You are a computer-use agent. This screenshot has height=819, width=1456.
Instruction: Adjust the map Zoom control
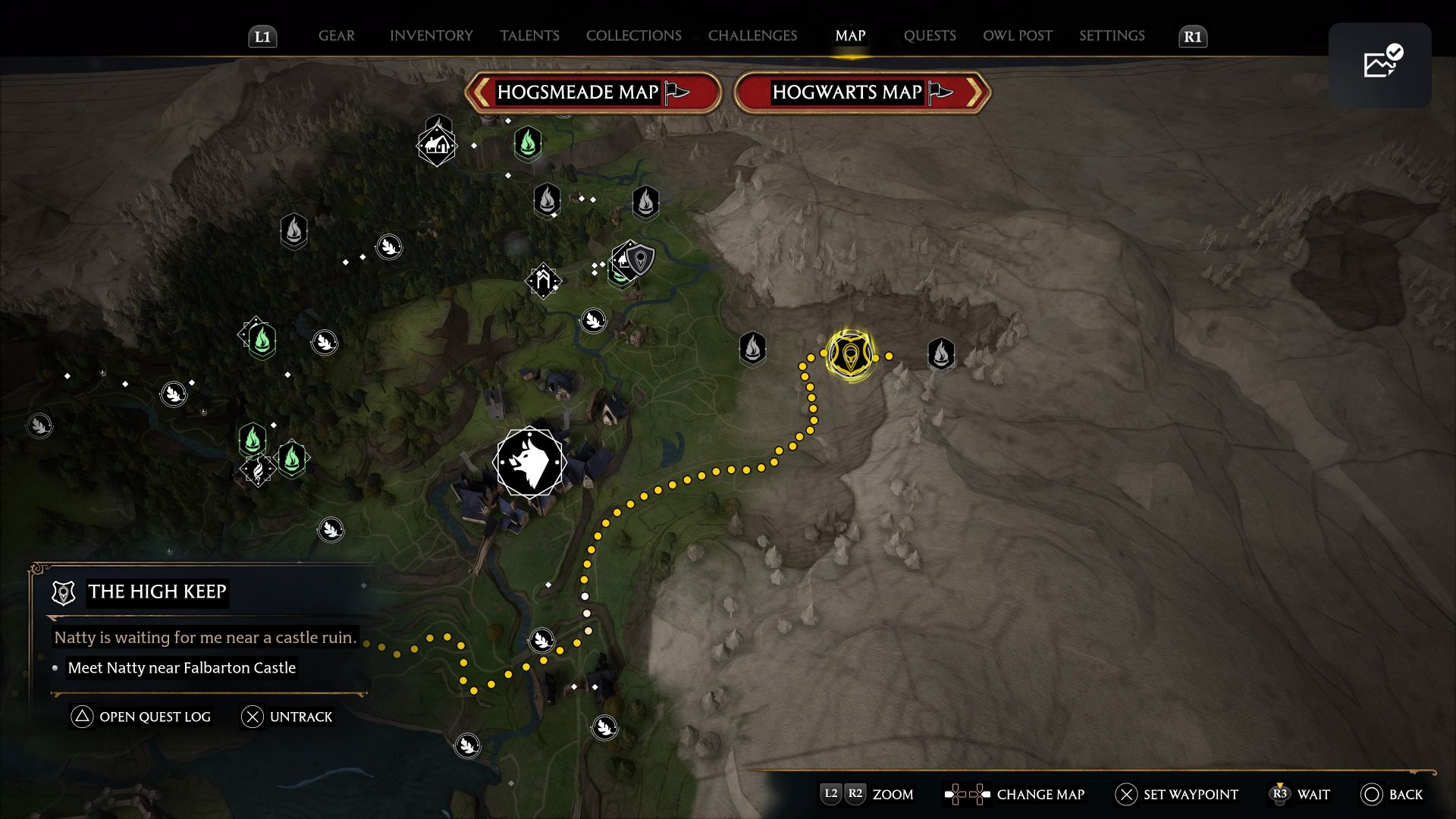click(867, 795)
